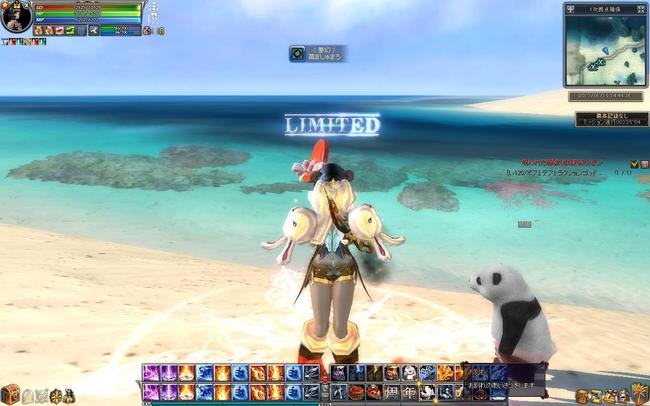The image size is (650, 406).
Task: Click the red lips buff icon
Action: (x=58, y=31)
